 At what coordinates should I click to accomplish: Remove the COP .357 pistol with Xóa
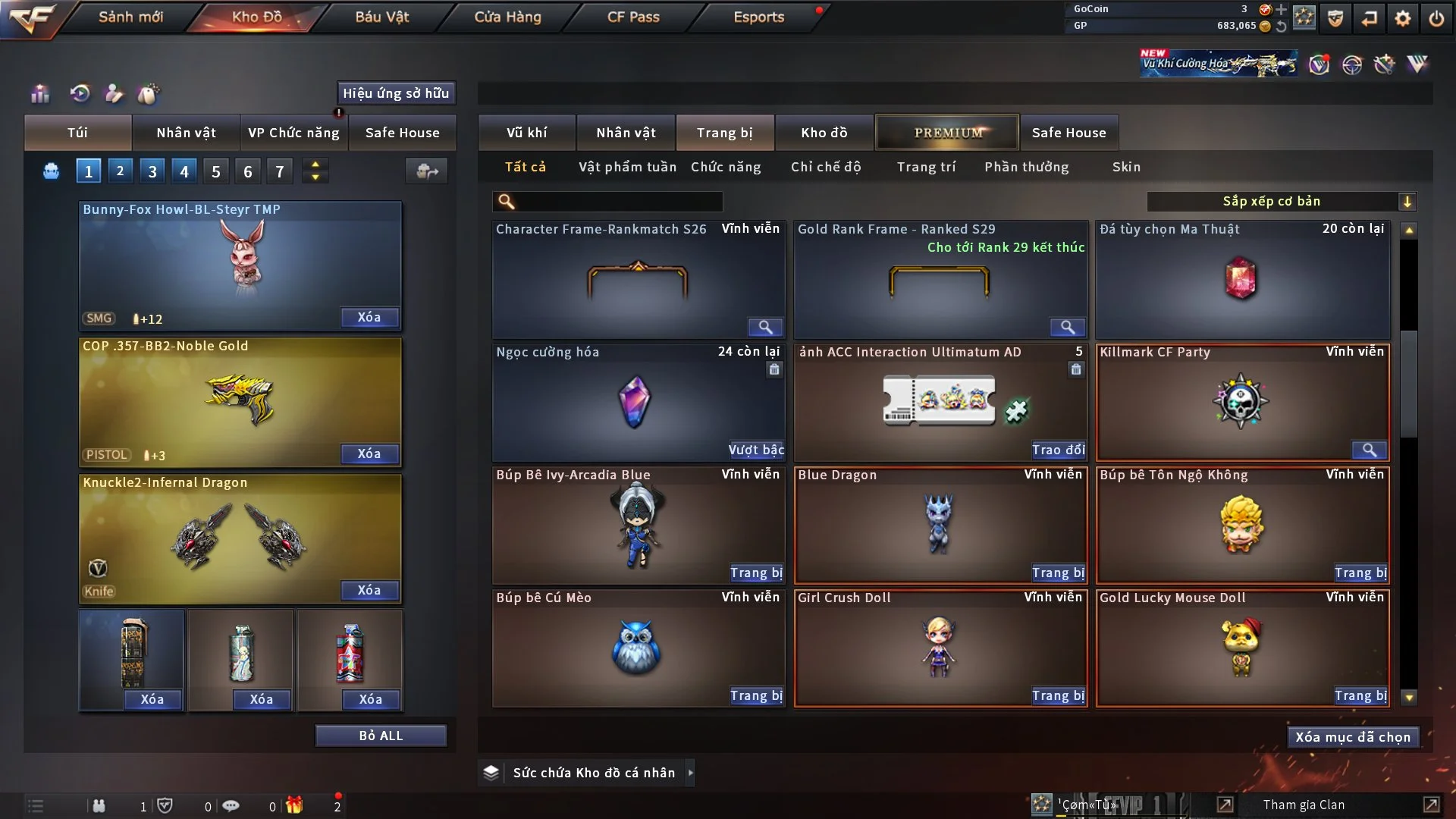click(369, 453)
